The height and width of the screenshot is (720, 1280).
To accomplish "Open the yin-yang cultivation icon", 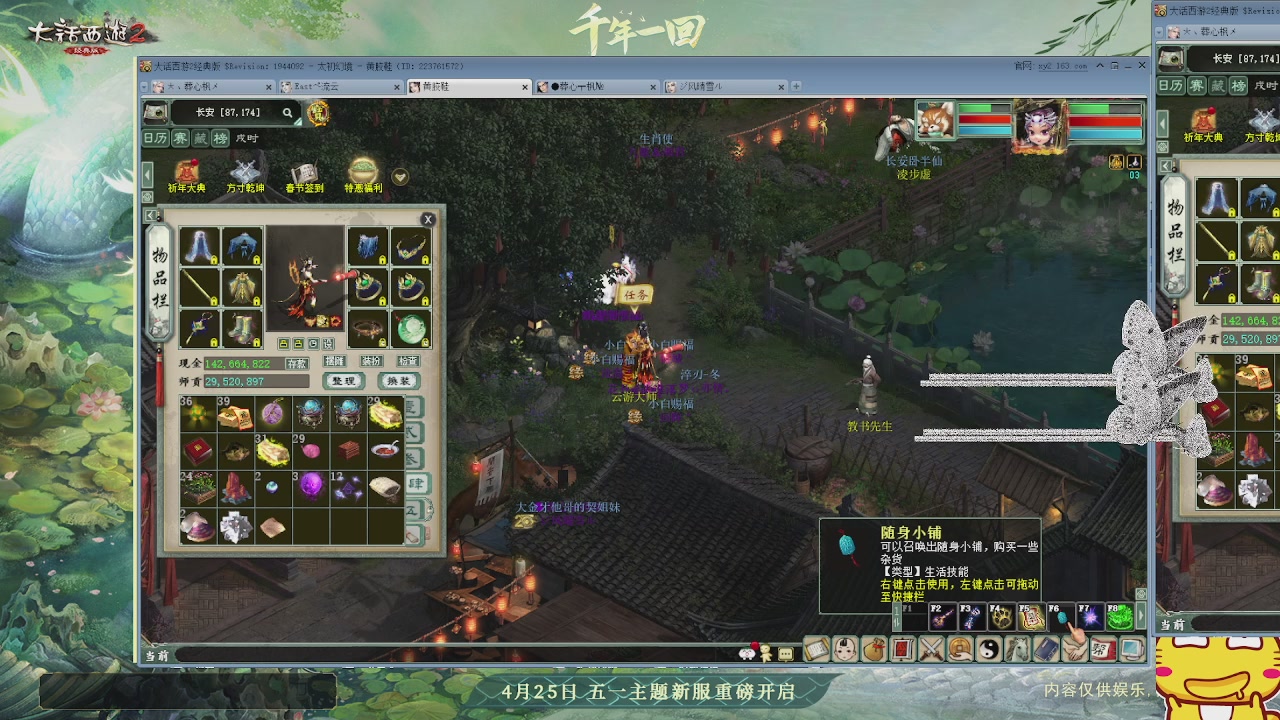I will 989,648.
